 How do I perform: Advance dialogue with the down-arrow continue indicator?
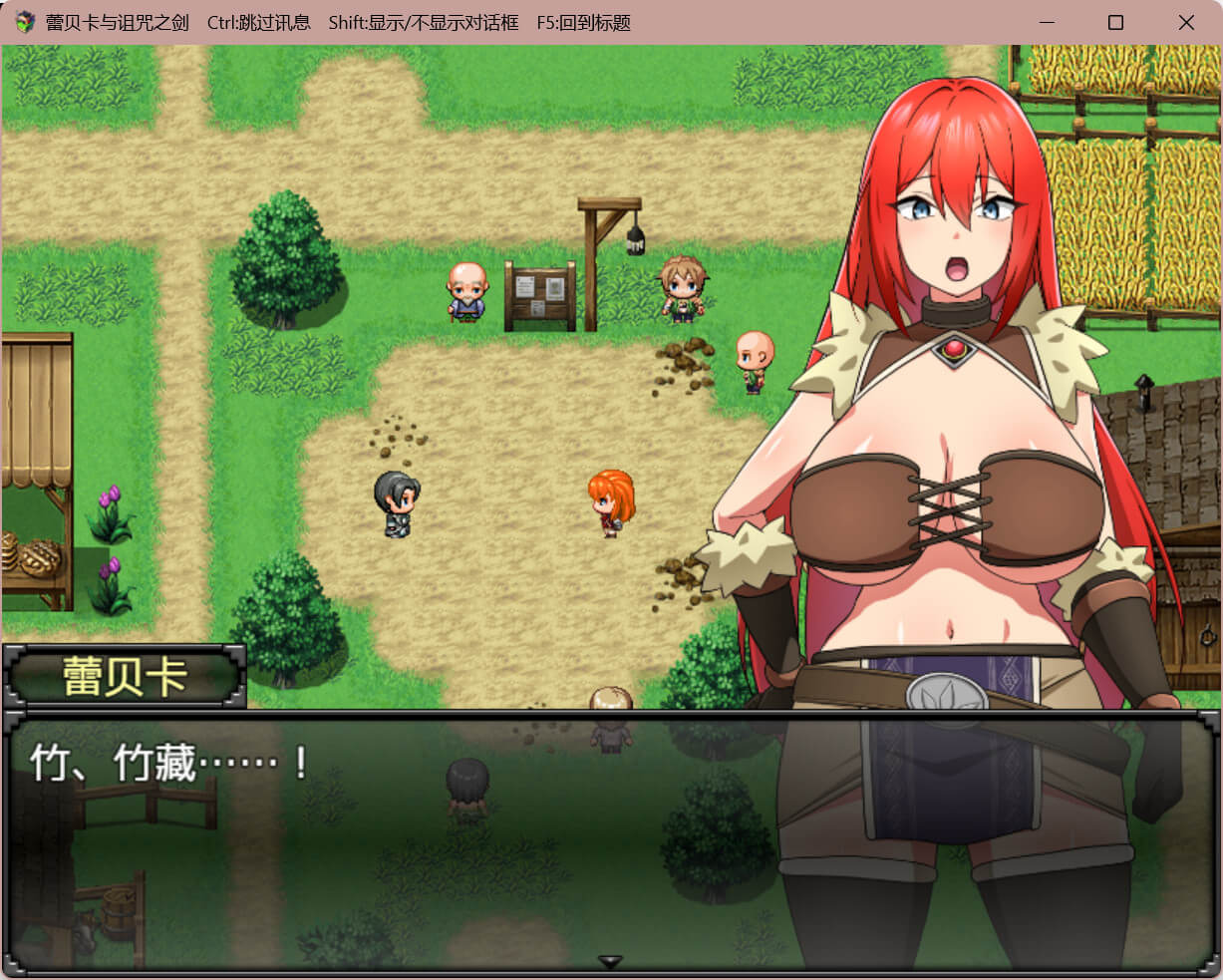click(x=610, y=961)
